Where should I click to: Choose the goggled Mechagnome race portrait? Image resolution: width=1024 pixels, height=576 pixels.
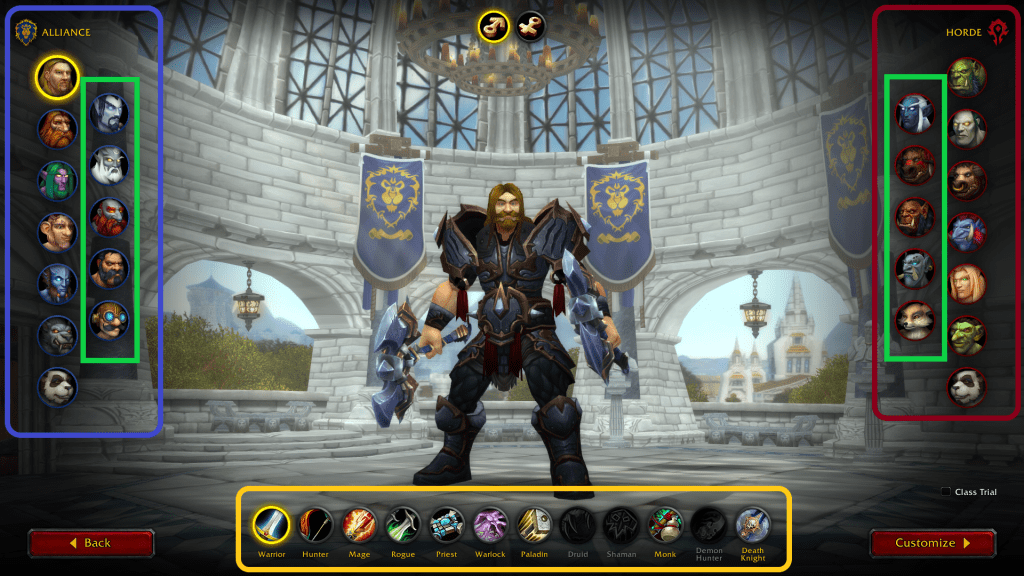pos(109,321)
